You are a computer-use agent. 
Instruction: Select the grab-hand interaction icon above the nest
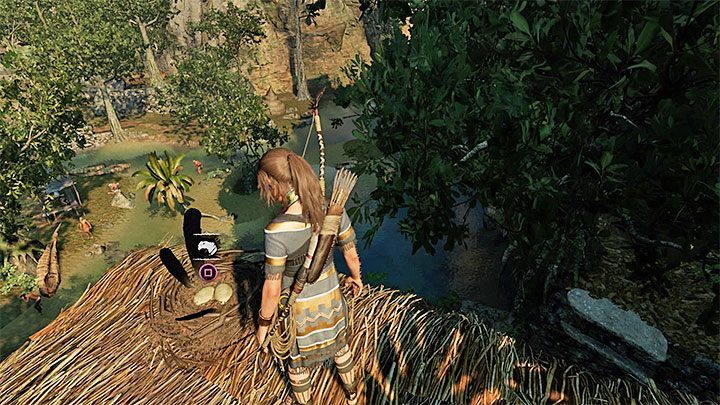coord(207,247)
